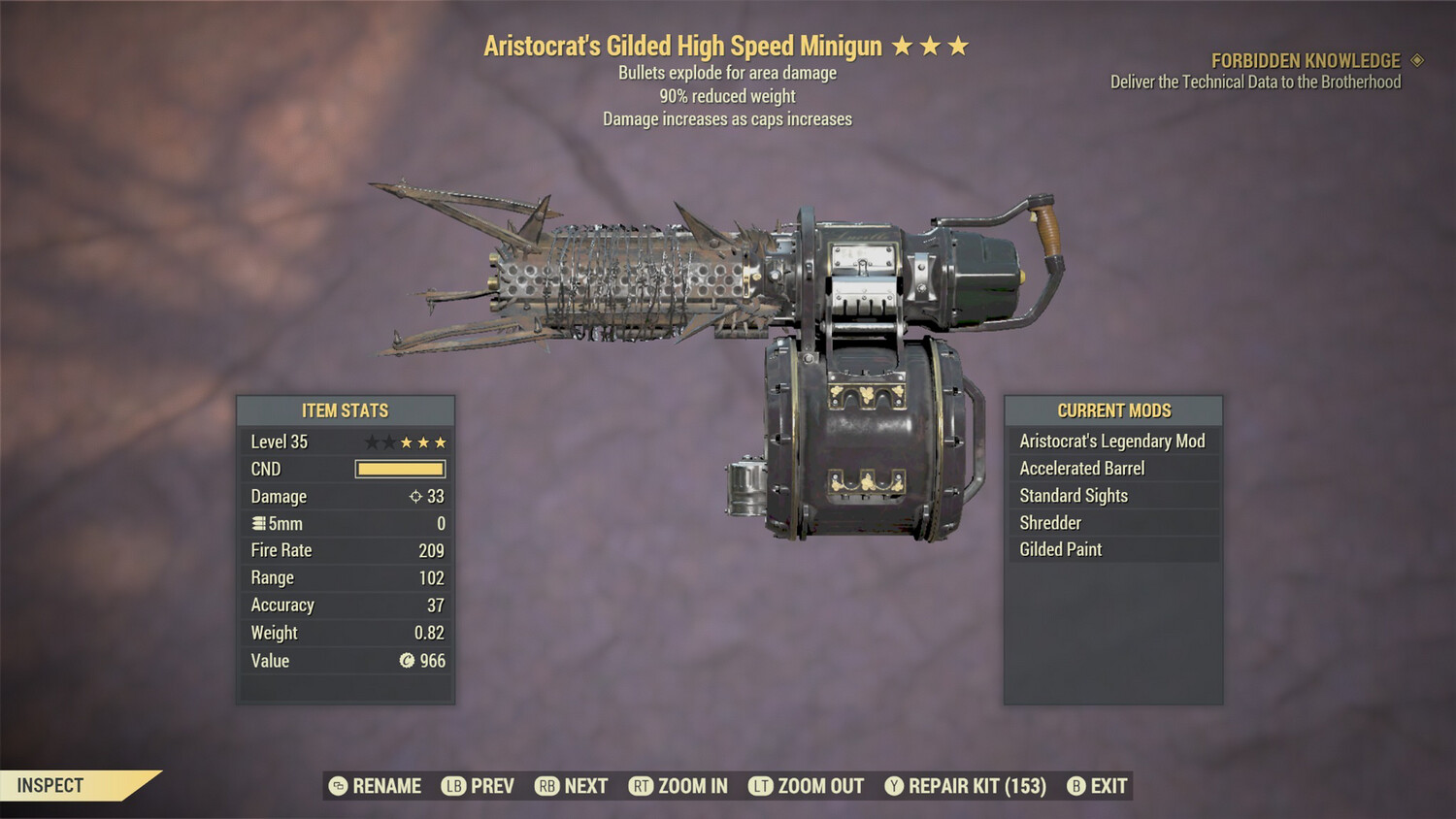Toggle the first grayed star on Level 35 row

tap(370, 441)
